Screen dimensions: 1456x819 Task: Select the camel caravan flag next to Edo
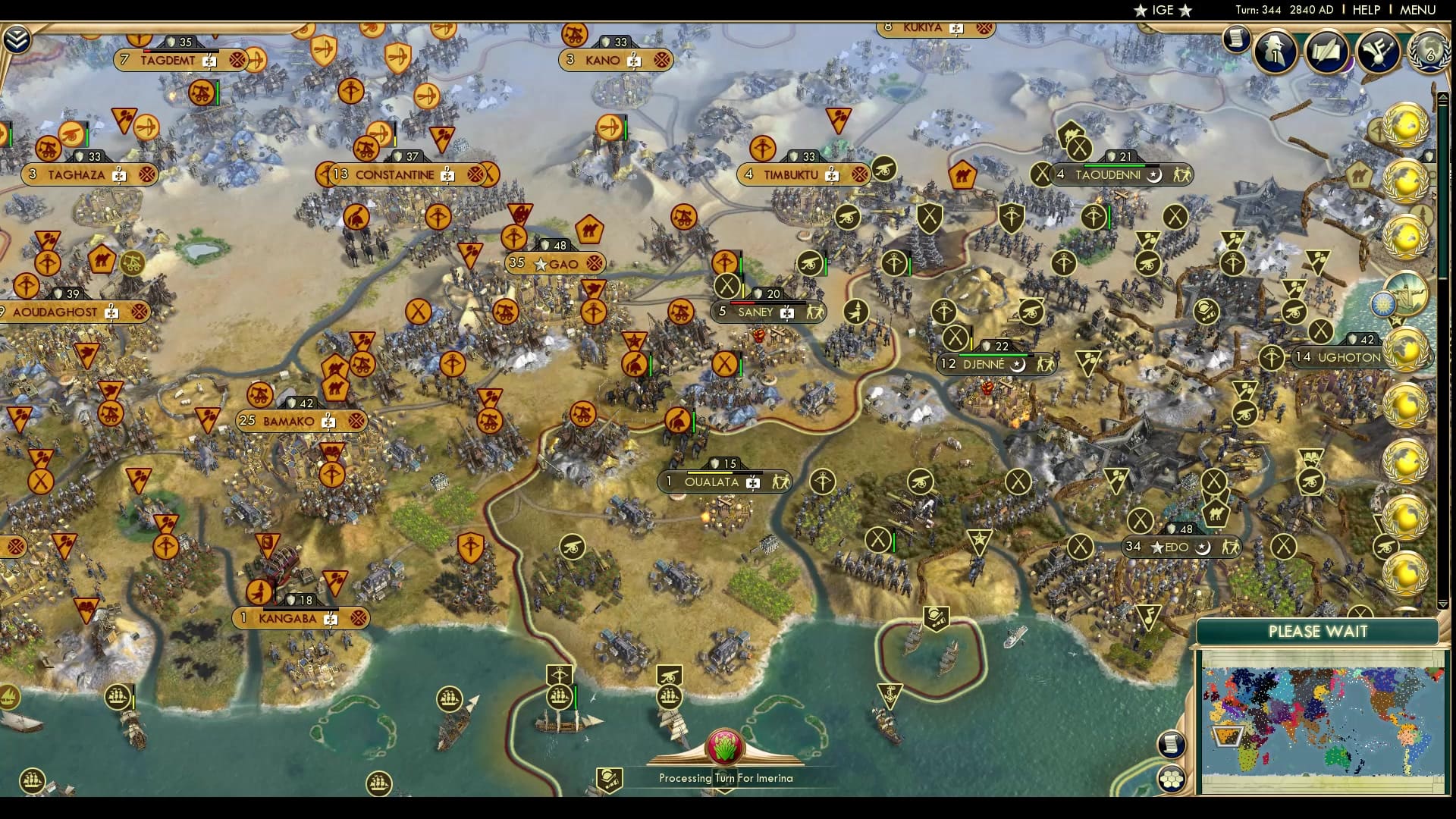1216,514
